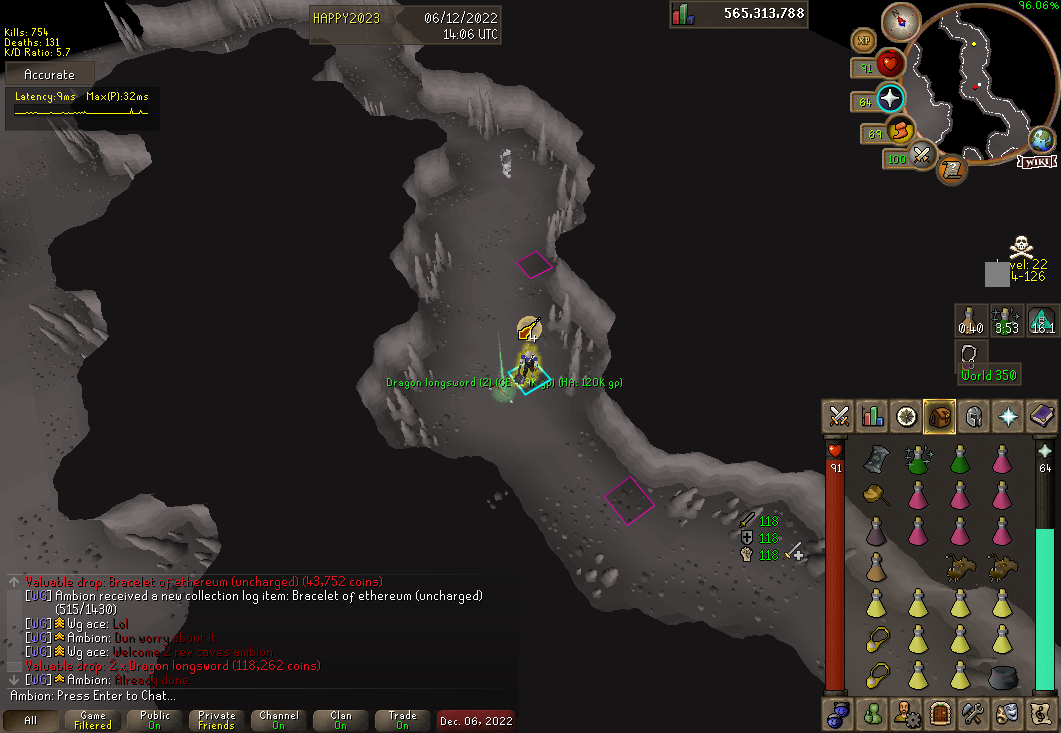Click the logout door icon
1061x733 pixels.
coord(940,713)
